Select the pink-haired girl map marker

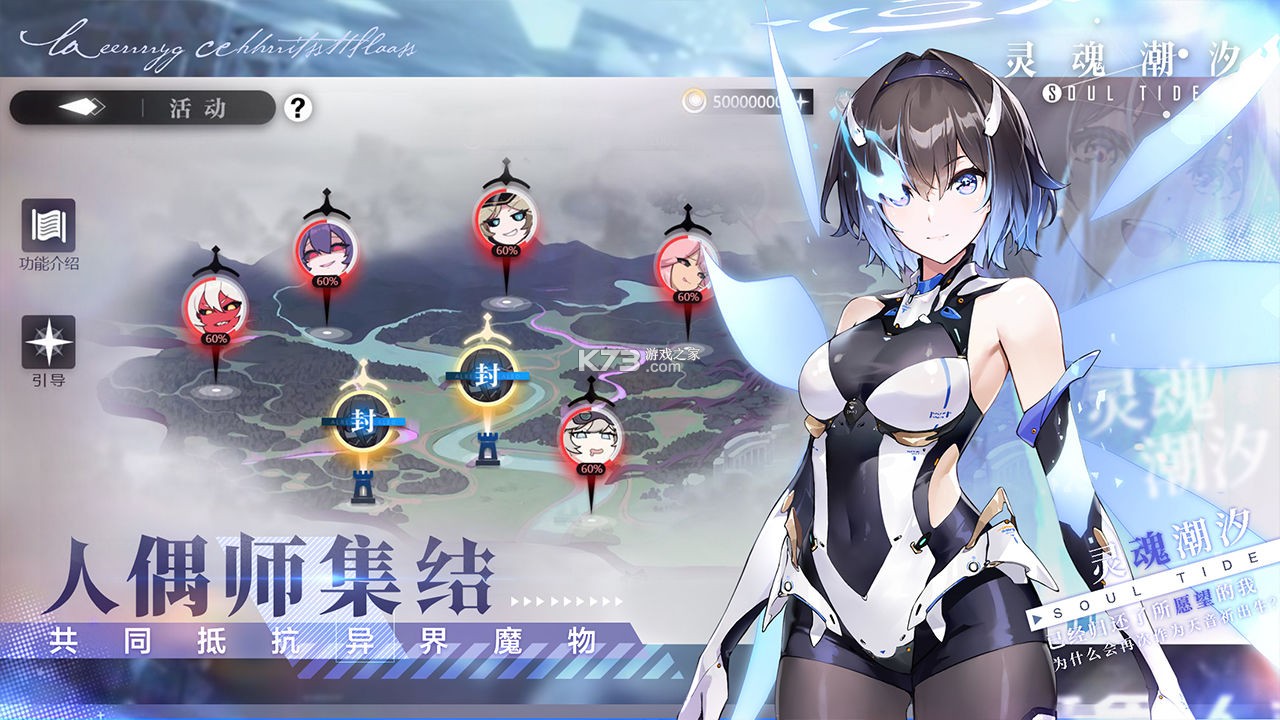tap(687, 266)
